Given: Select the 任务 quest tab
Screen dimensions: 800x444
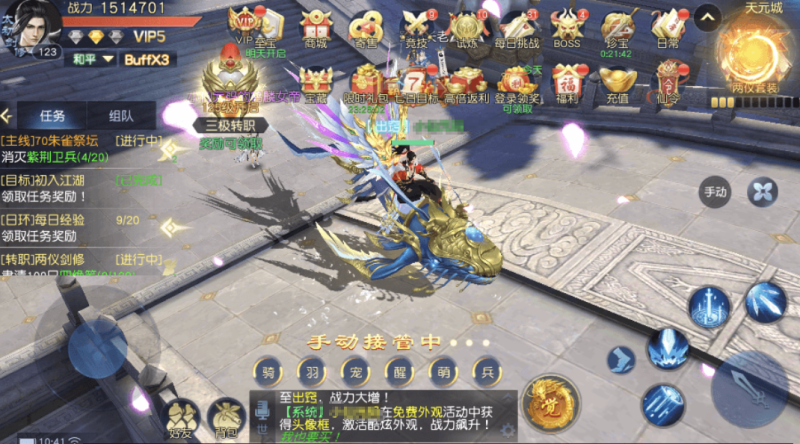Looking at the screenshot, I should (52, 115).
